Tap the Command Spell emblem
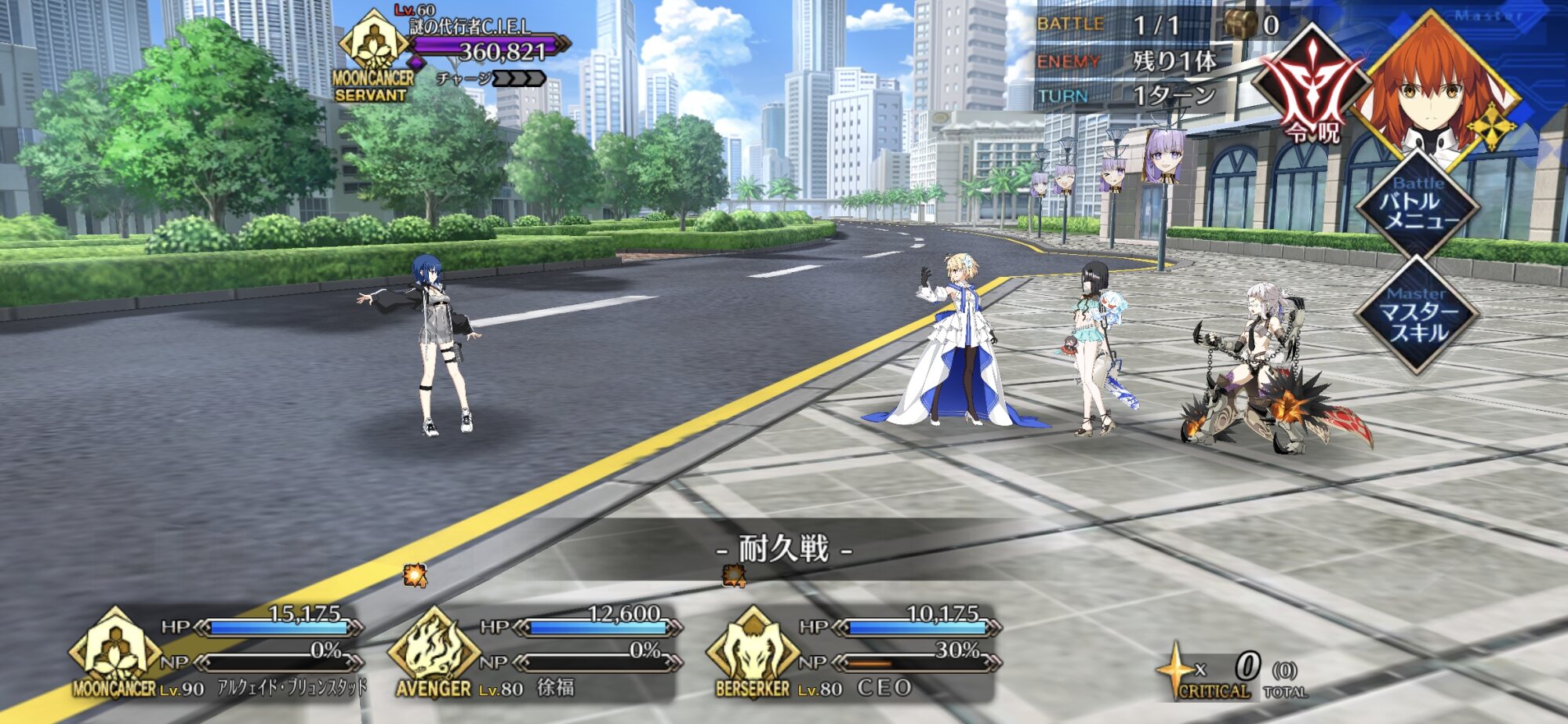 pos(1311,88)
